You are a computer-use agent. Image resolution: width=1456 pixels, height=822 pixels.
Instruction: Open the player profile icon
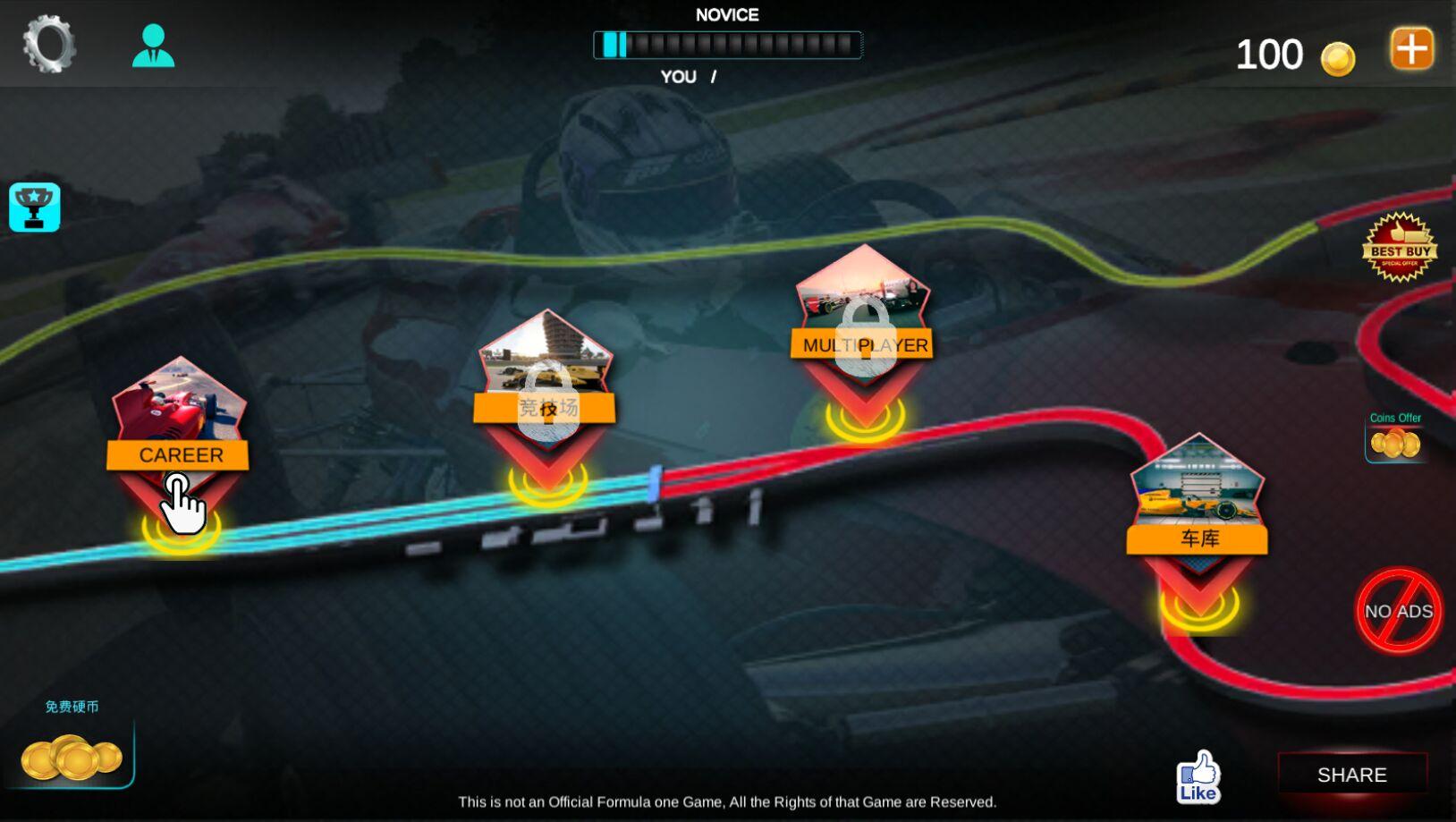[x=153, y=46]
